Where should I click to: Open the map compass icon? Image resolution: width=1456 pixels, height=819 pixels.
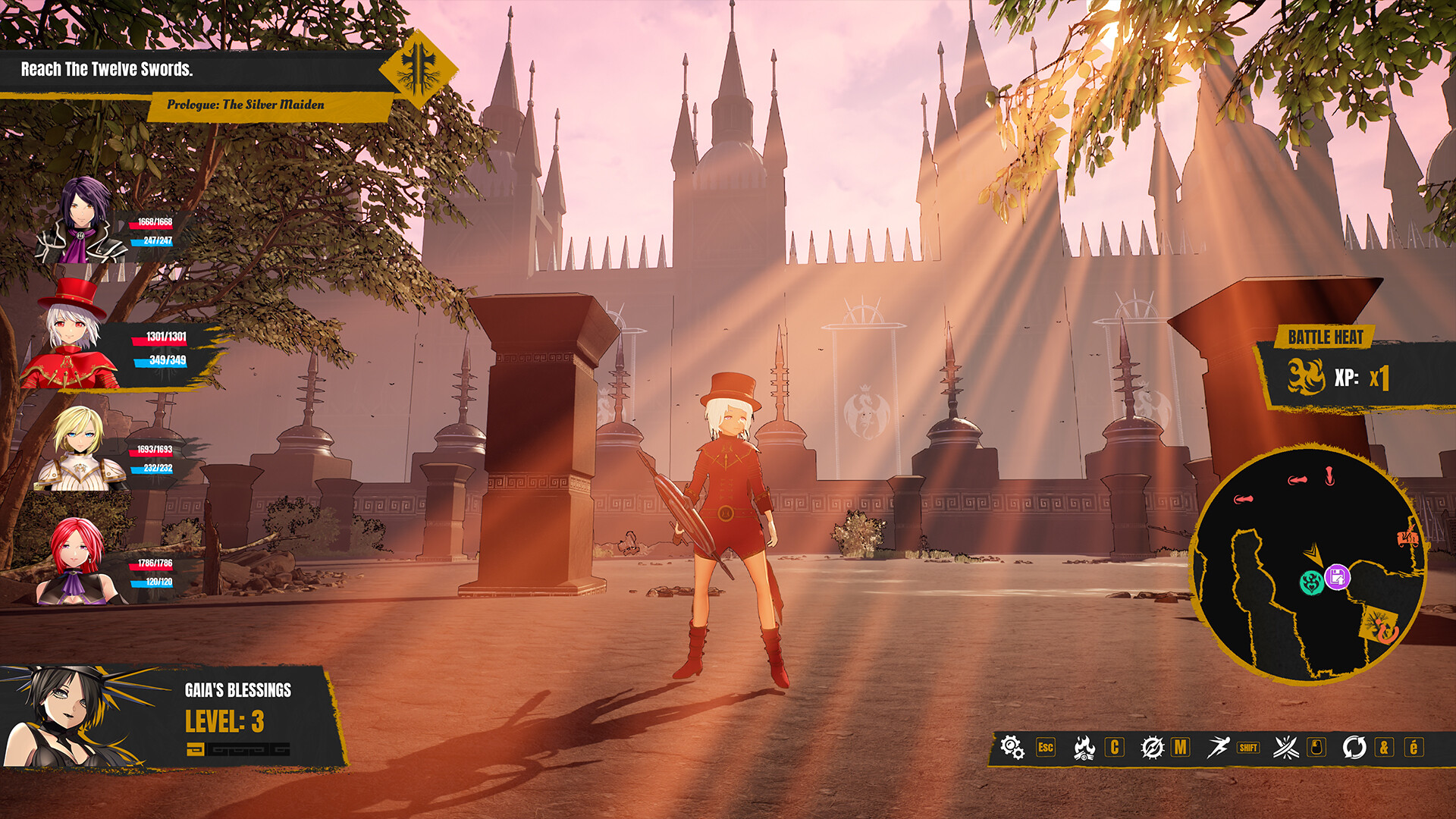tap(1152, 748)
